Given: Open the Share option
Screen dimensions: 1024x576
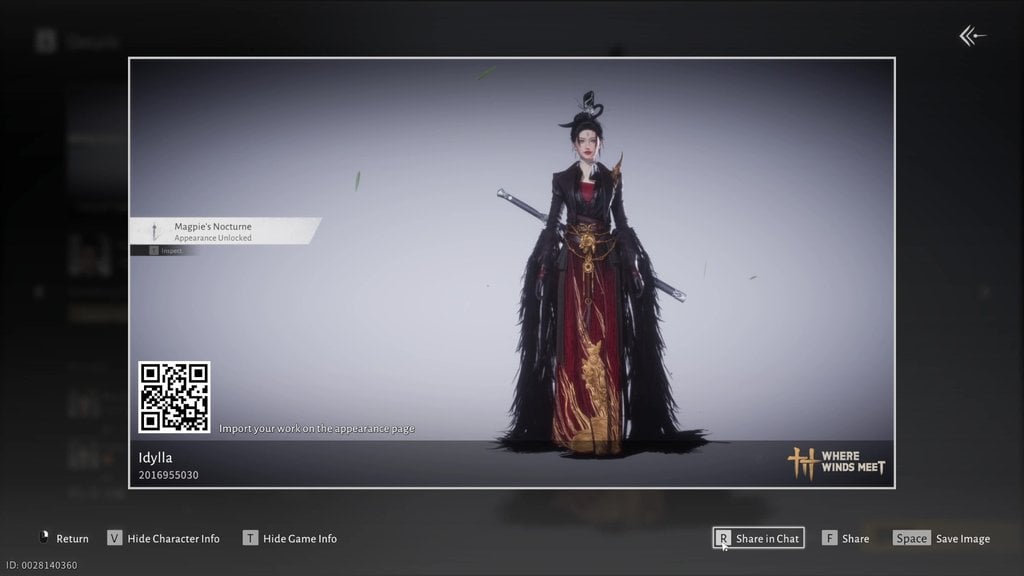Looking at the screenshot, I should 845,538.
